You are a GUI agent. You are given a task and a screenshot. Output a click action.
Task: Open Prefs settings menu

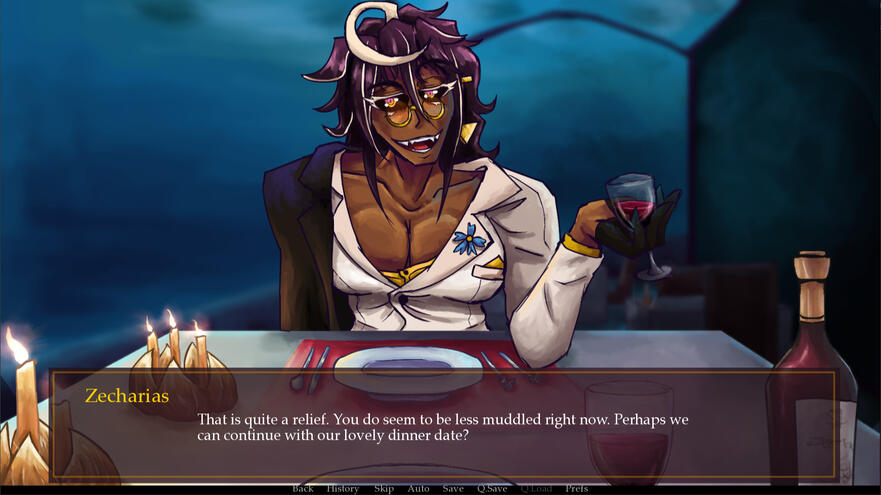576,488
